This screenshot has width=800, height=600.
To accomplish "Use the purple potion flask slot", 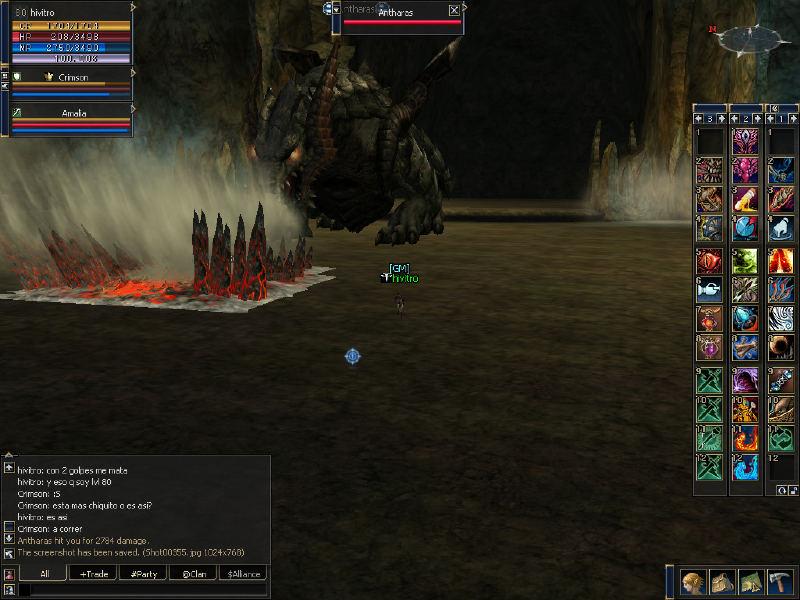I will point(709,349).
